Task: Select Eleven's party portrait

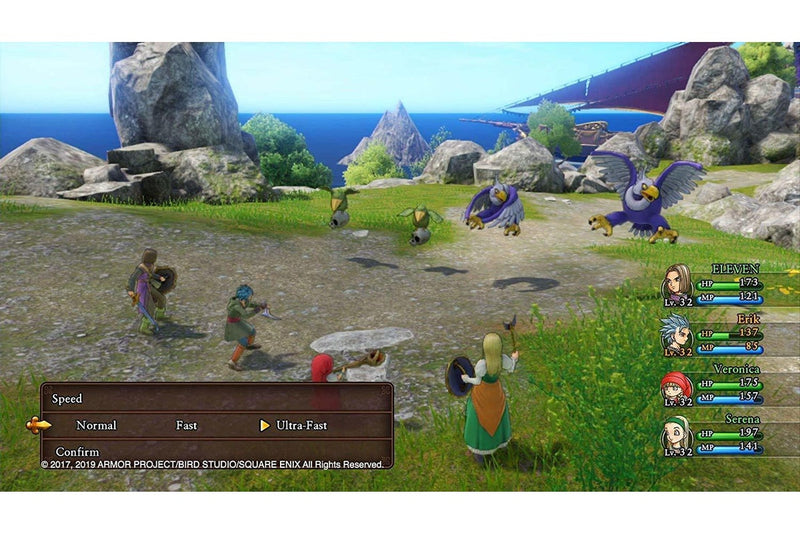Action: pos(677,282)
